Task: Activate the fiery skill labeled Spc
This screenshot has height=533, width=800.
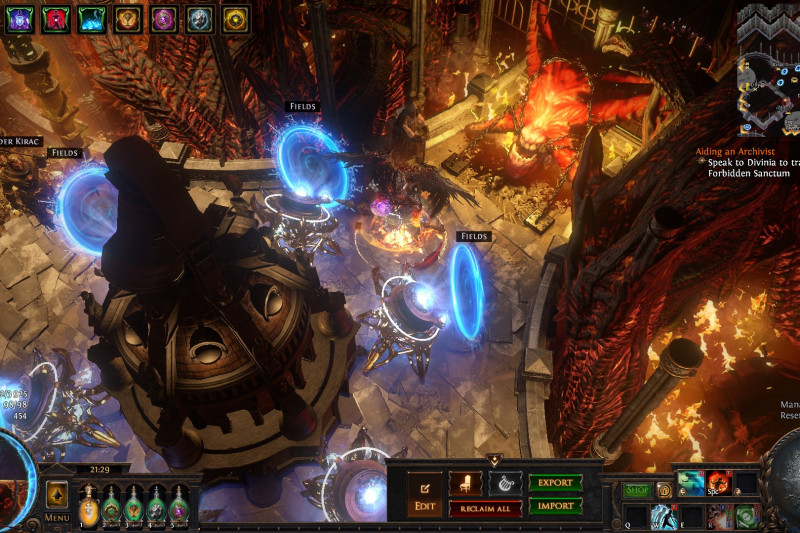Action: [718, 484]
